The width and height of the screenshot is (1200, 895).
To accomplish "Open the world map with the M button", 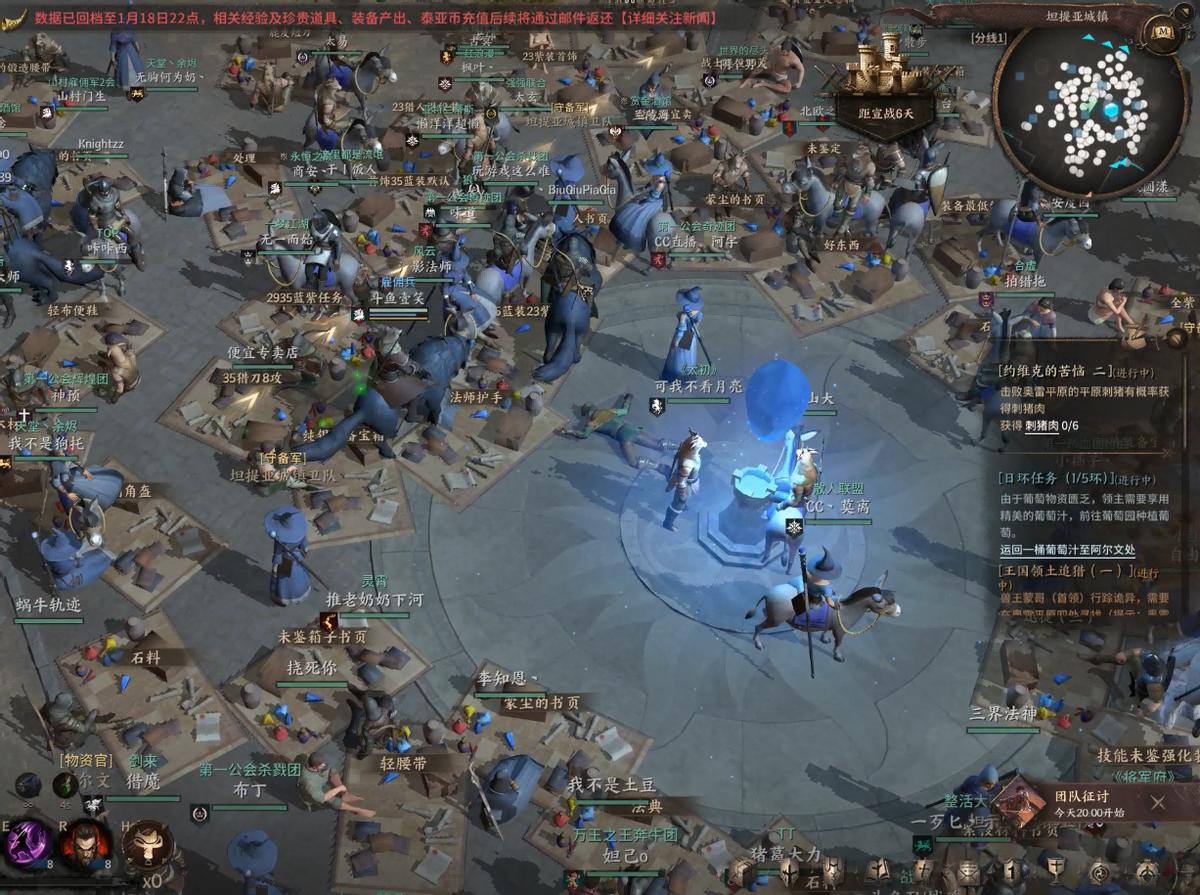I will tap(1162, 31).
